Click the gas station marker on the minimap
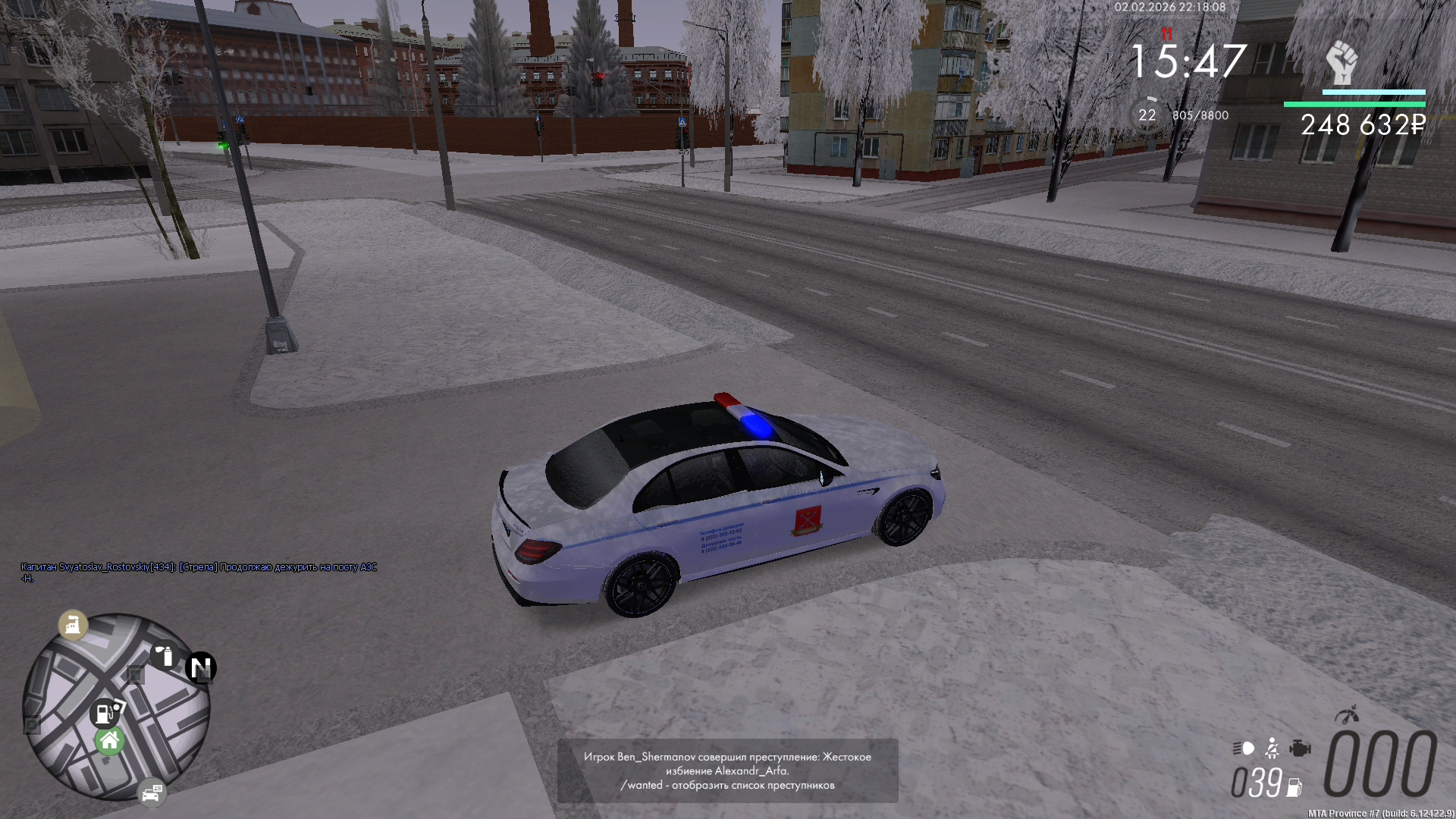The height and width of the screenshot is (819, 1456). pos(105,714)
